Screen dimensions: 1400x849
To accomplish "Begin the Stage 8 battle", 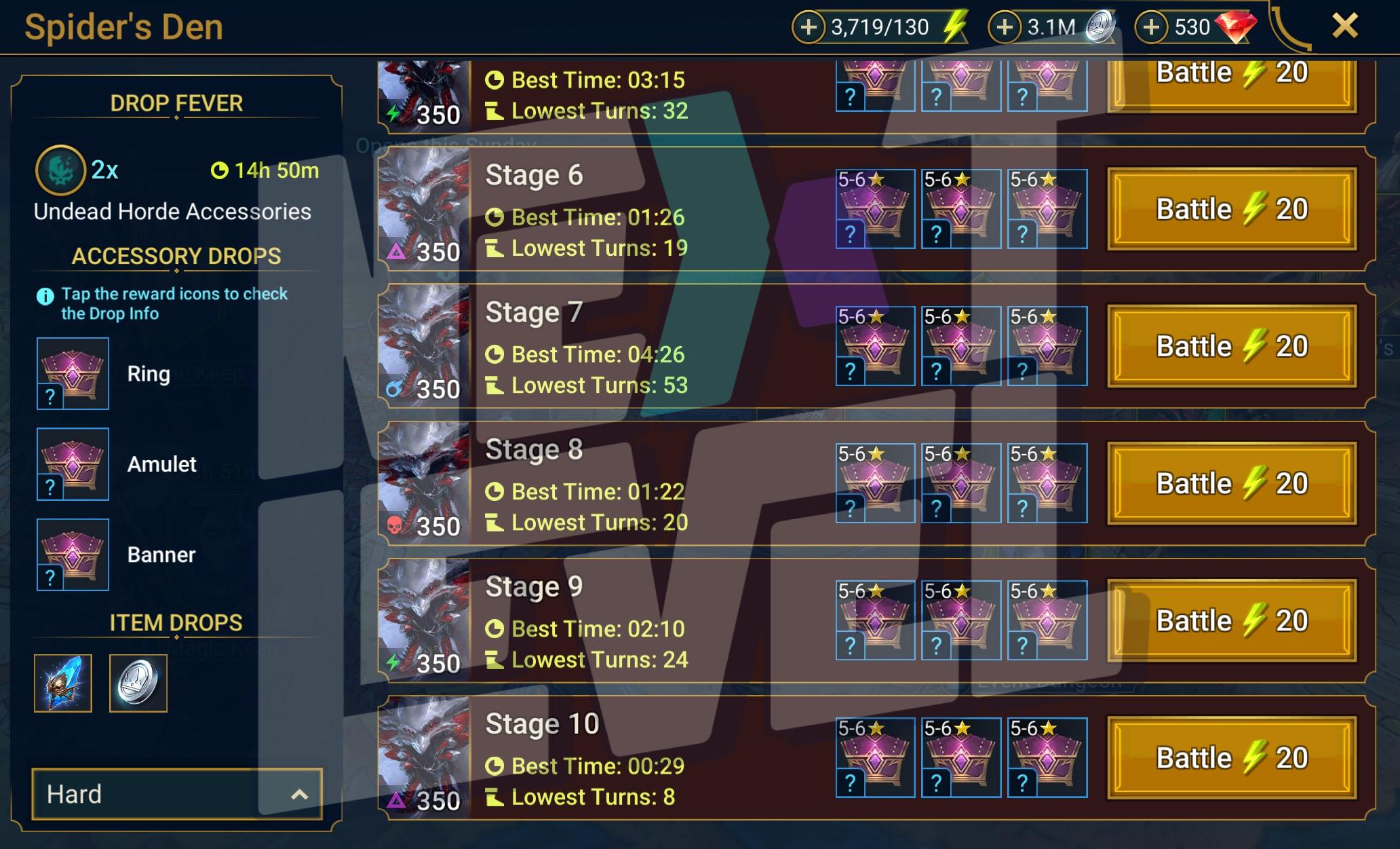I will pos(1232,484).
